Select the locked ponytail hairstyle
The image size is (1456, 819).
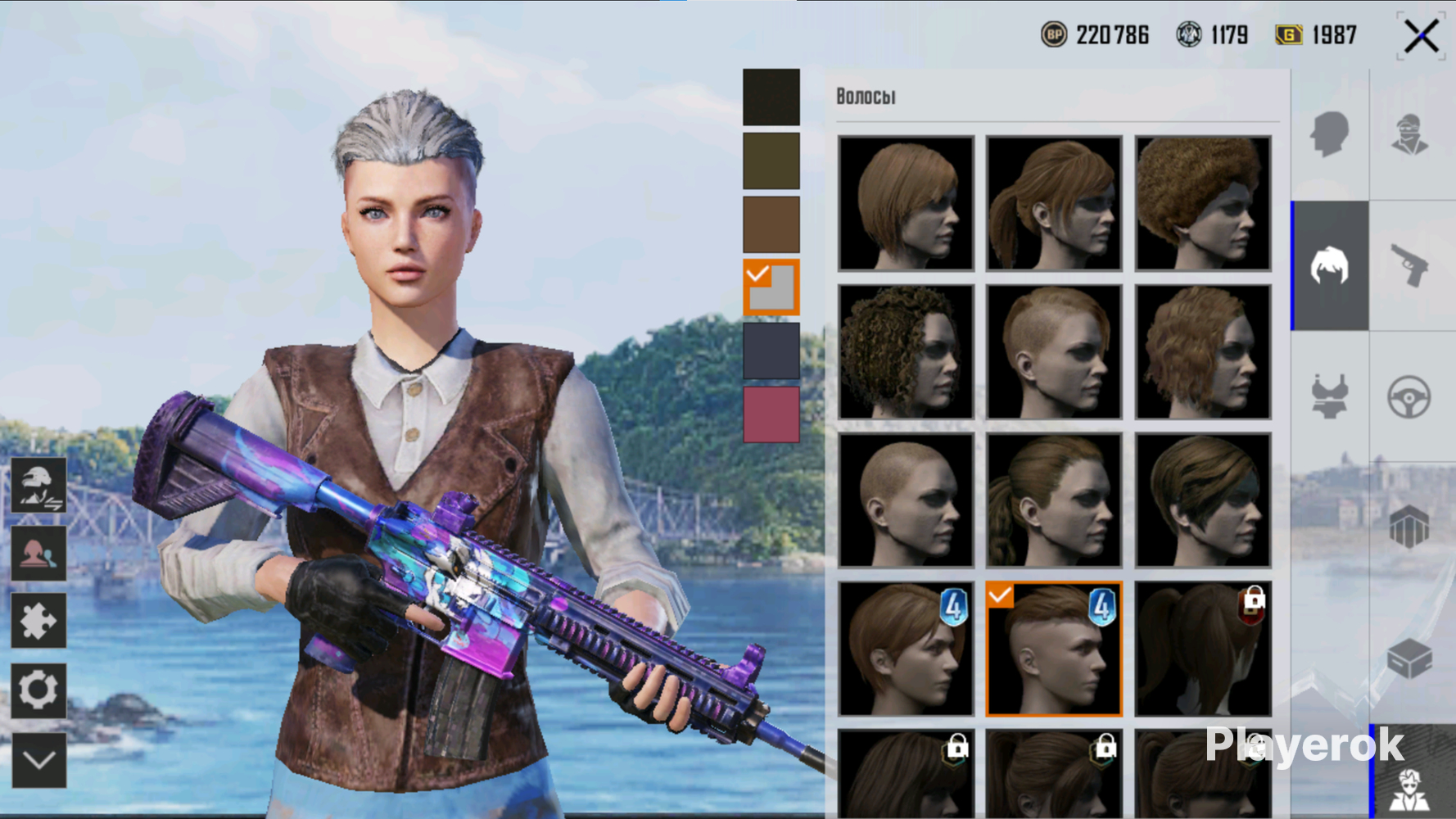click(1202, 649)
